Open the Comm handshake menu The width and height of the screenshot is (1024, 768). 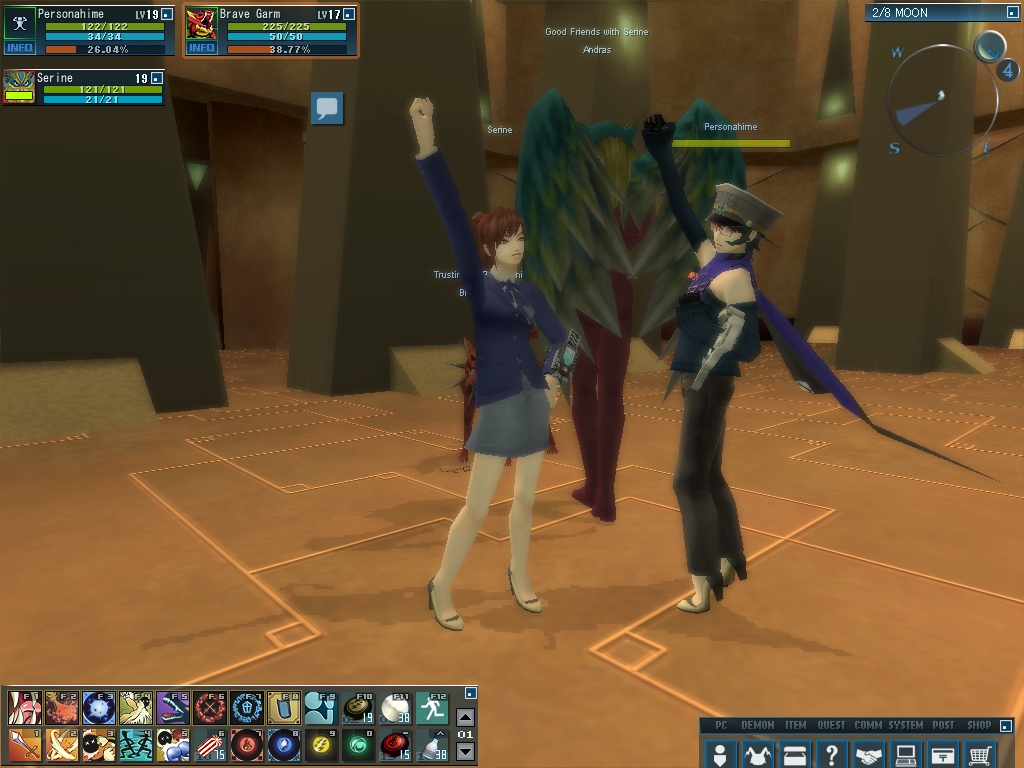click(x=868, y=754)
